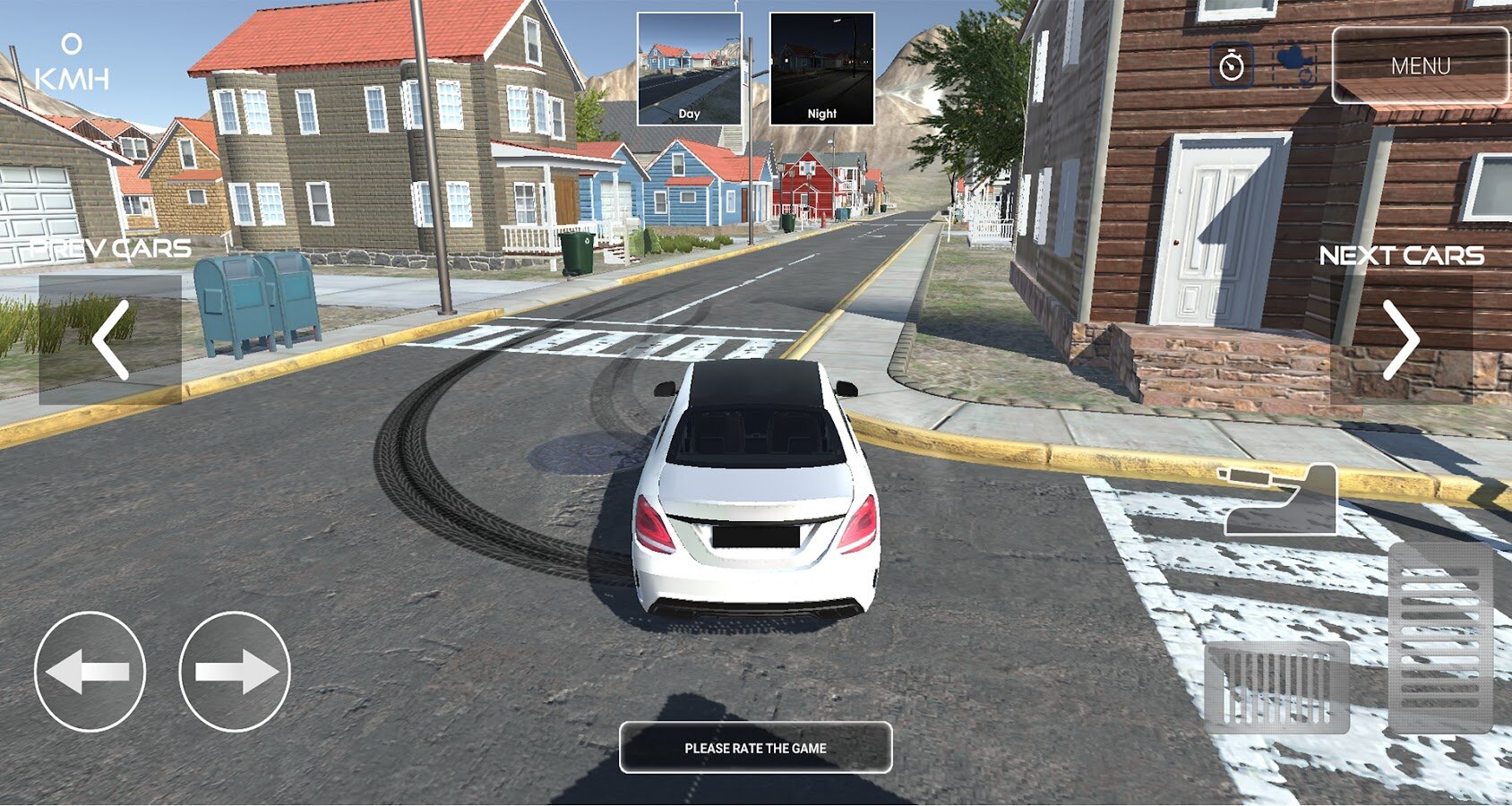Activate the stopwatch timer icon

click(1232, 65)
